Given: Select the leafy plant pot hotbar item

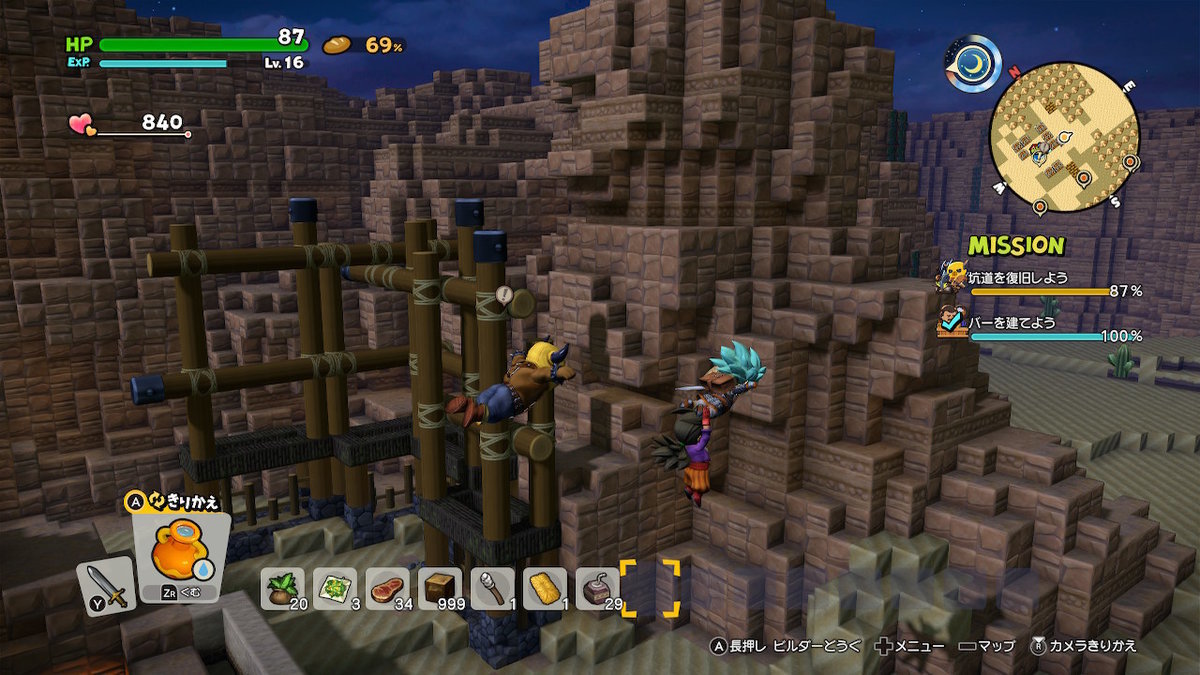Looking at the screenshot, I should pos(283,587).
